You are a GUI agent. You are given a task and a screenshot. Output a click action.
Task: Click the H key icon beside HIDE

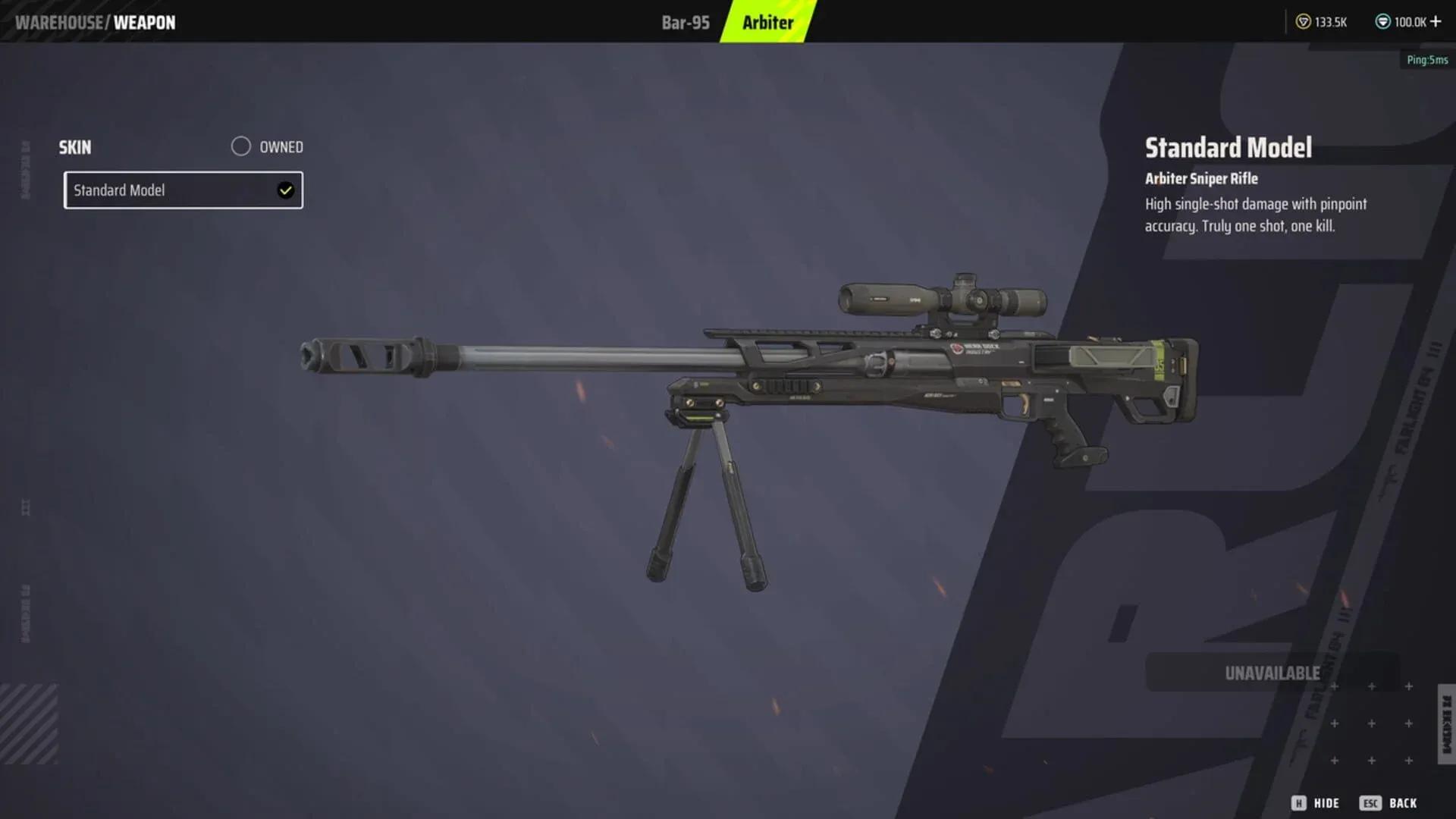pos(1298,802)
